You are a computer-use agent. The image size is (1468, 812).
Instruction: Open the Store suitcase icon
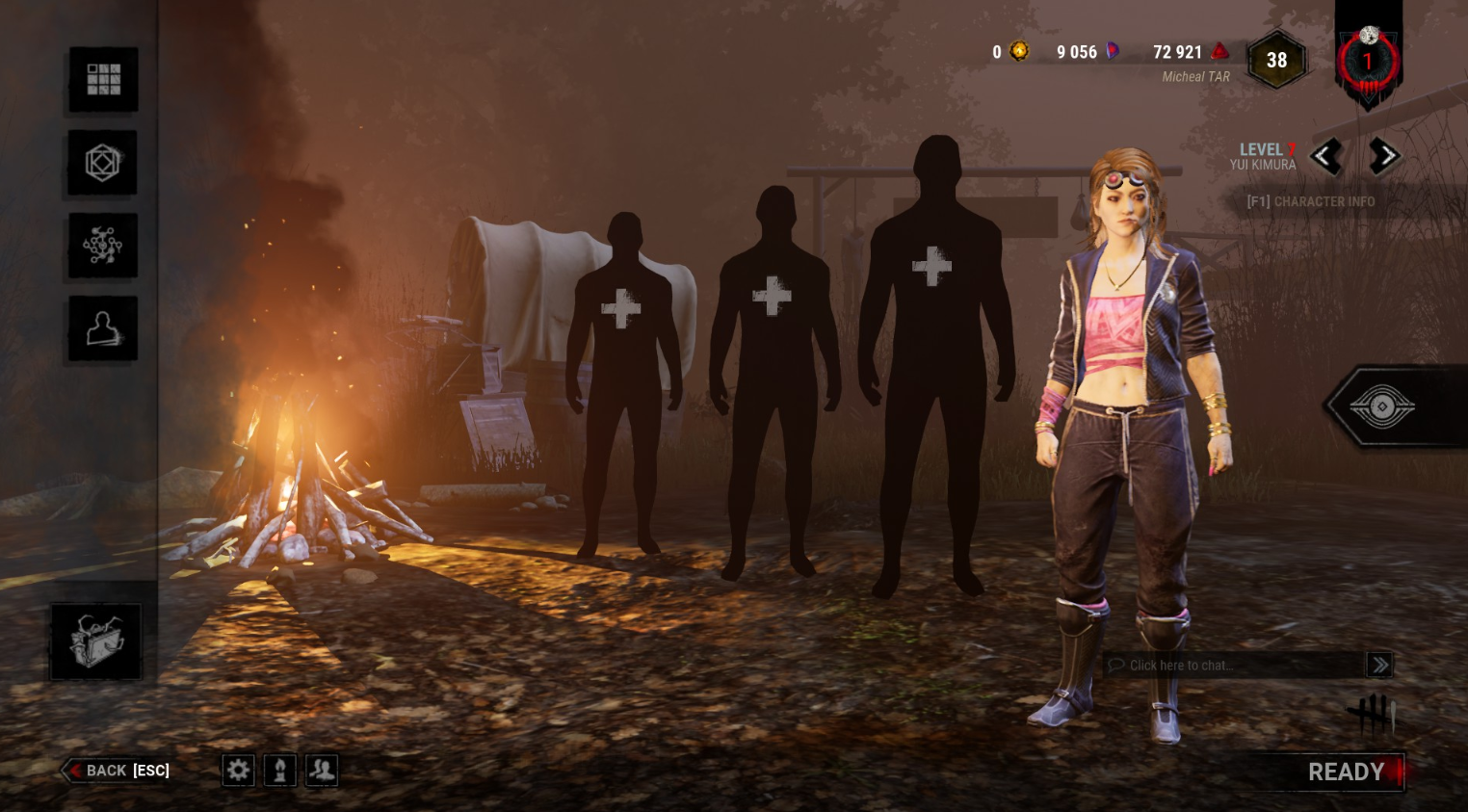(x=95, y=640)
